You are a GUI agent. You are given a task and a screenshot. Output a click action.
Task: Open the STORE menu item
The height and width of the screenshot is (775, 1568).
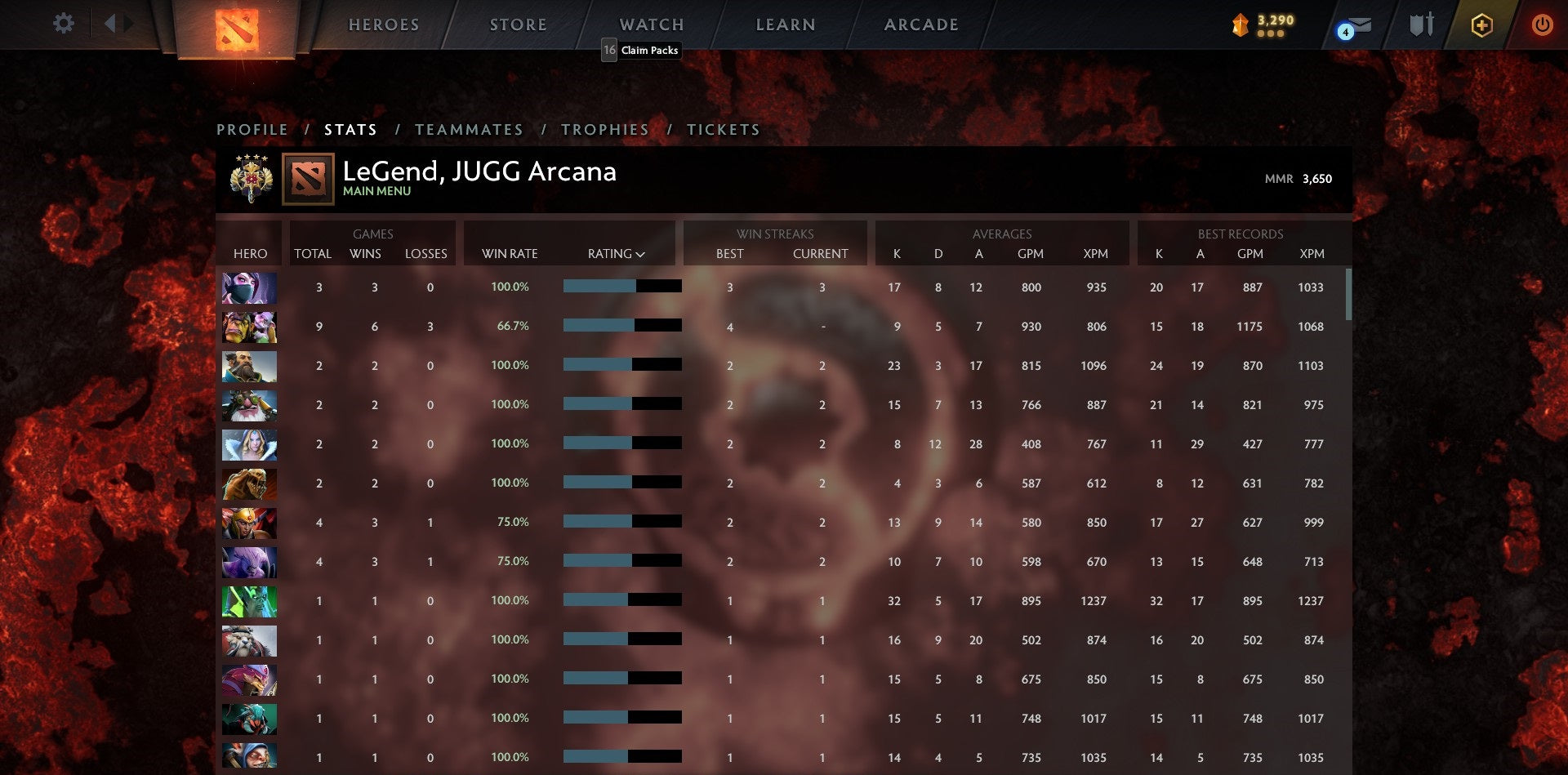(x=518, y=24)
